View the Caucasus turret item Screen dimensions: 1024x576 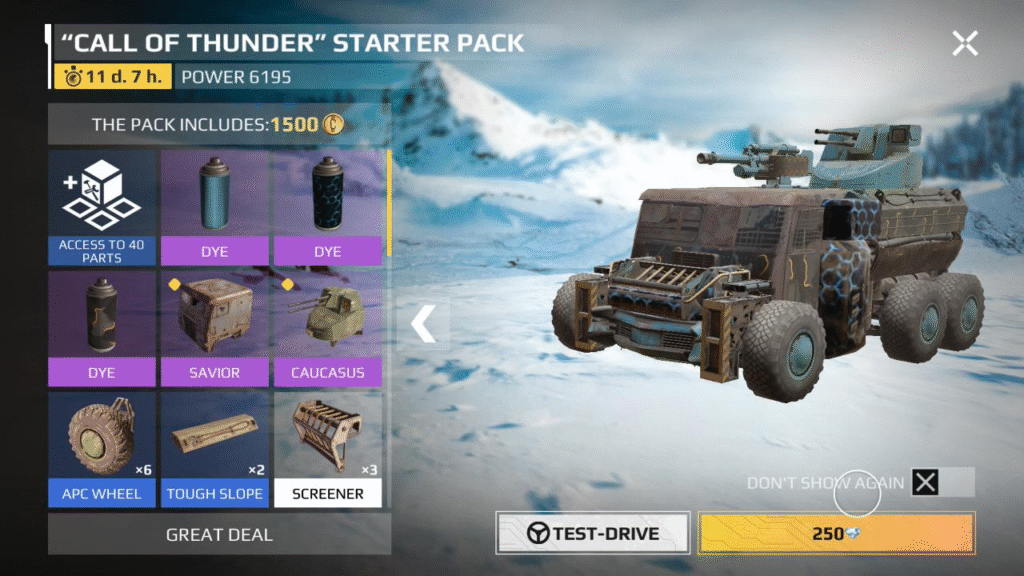click(x=327, y=328)
